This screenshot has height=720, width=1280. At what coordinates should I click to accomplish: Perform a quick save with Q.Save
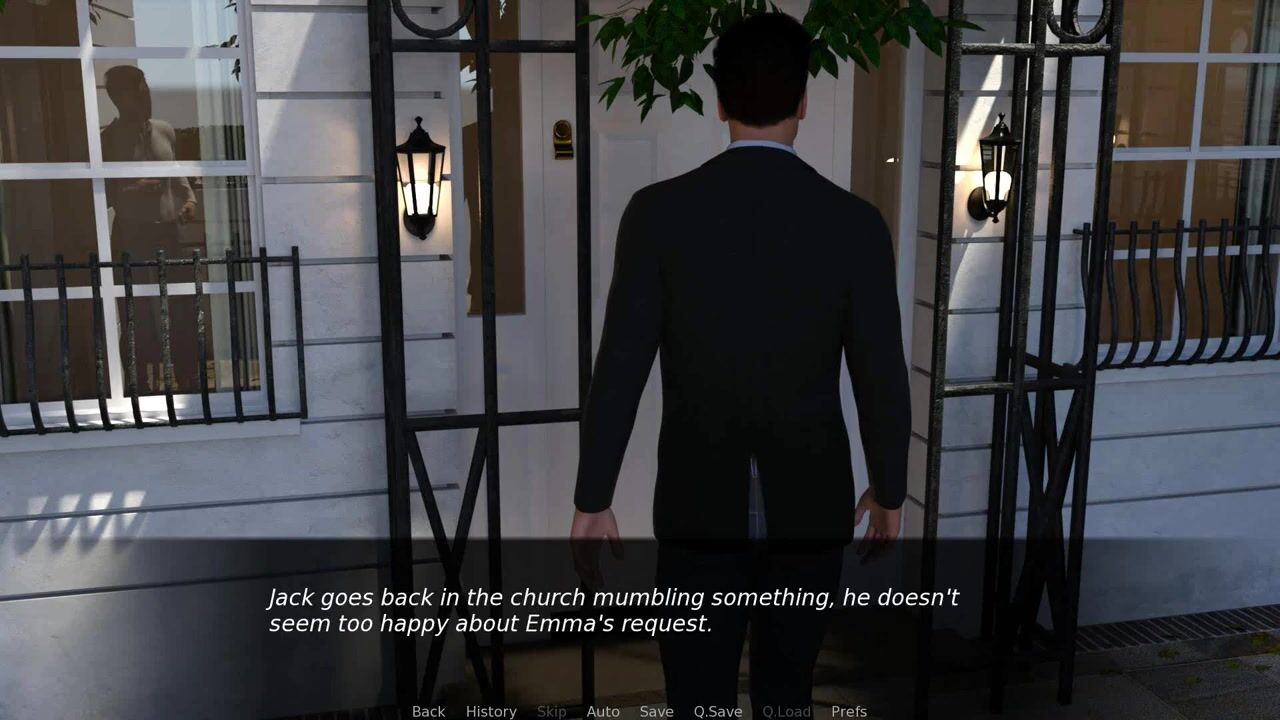pos(718,711)
